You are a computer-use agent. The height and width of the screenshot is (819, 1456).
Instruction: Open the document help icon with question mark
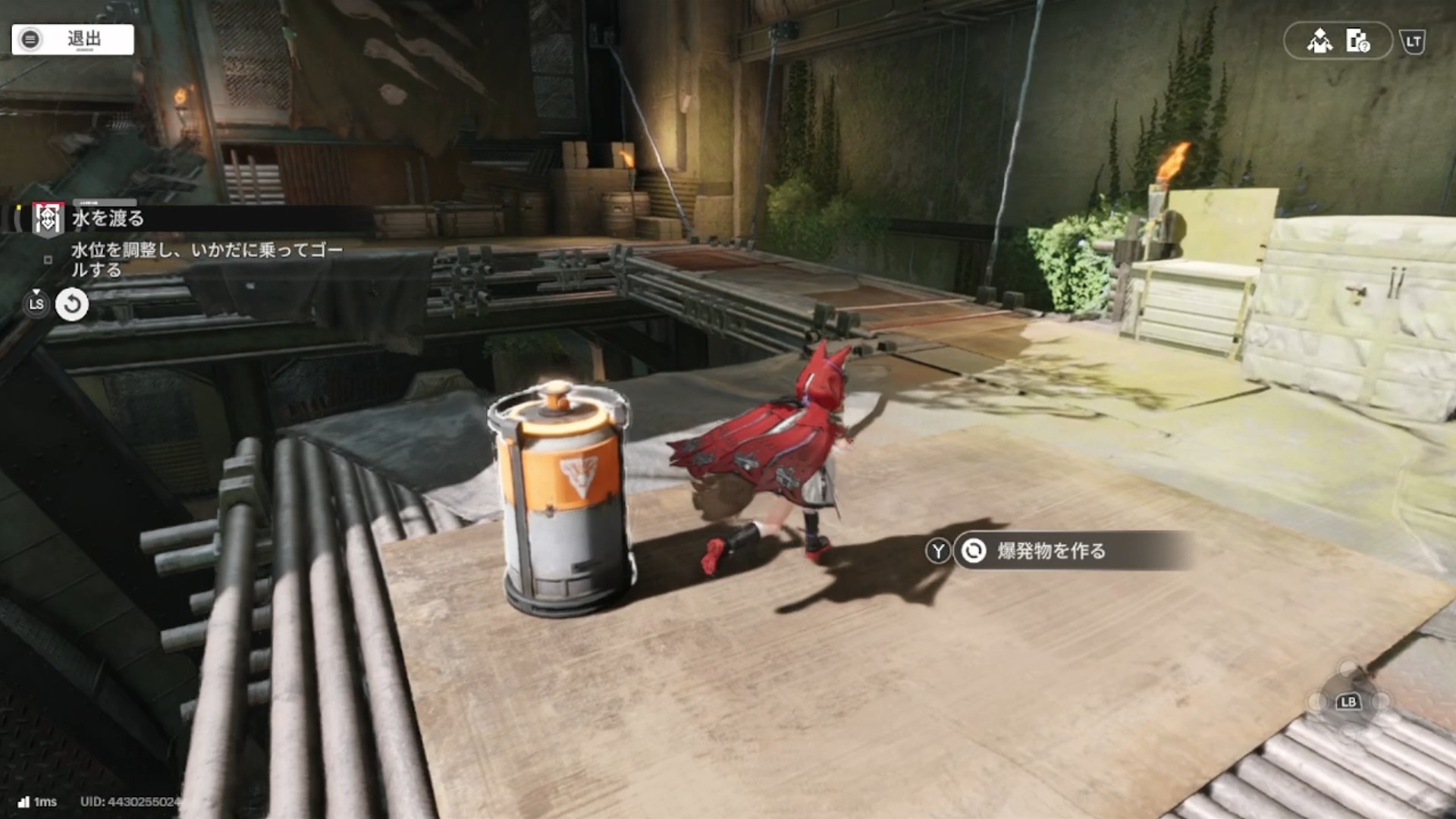coord(1357,41)
